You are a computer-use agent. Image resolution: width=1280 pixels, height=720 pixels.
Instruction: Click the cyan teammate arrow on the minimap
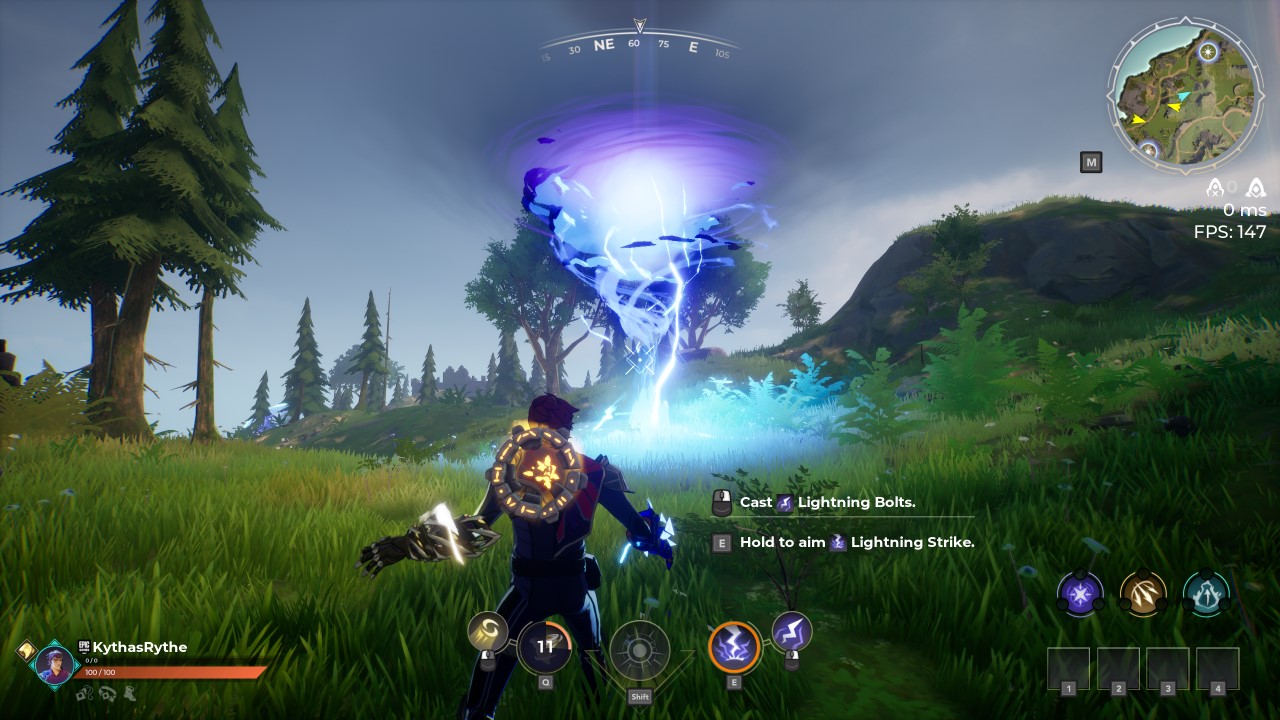(x=1184, y=96)
